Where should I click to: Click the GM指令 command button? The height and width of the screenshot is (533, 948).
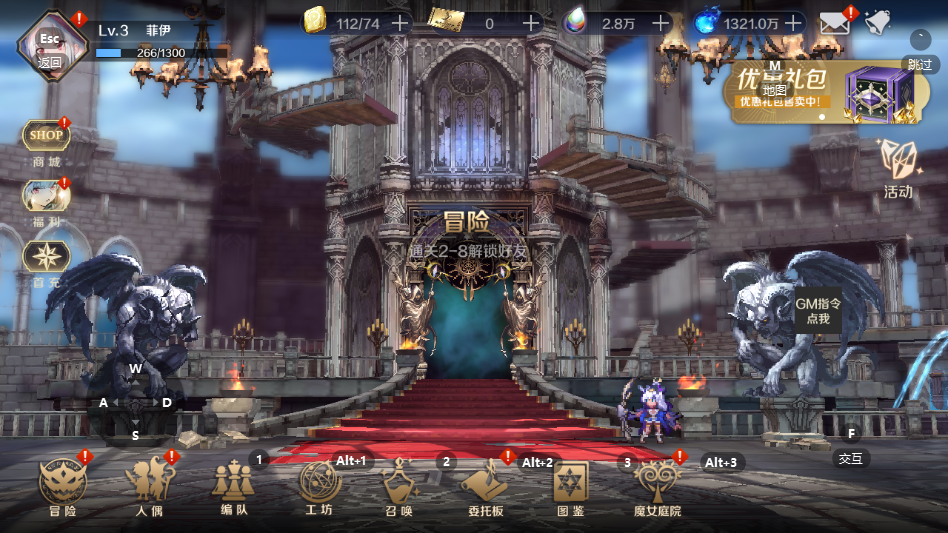819,310
